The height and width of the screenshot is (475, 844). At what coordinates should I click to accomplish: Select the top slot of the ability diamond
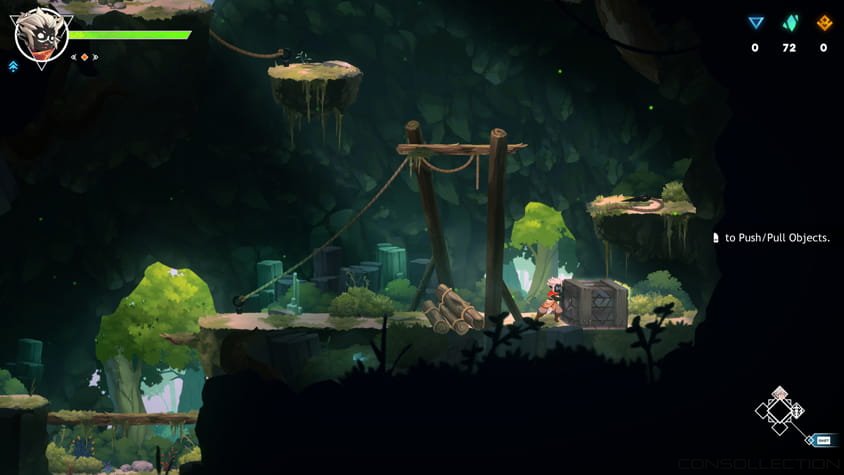tap(780, 394)
